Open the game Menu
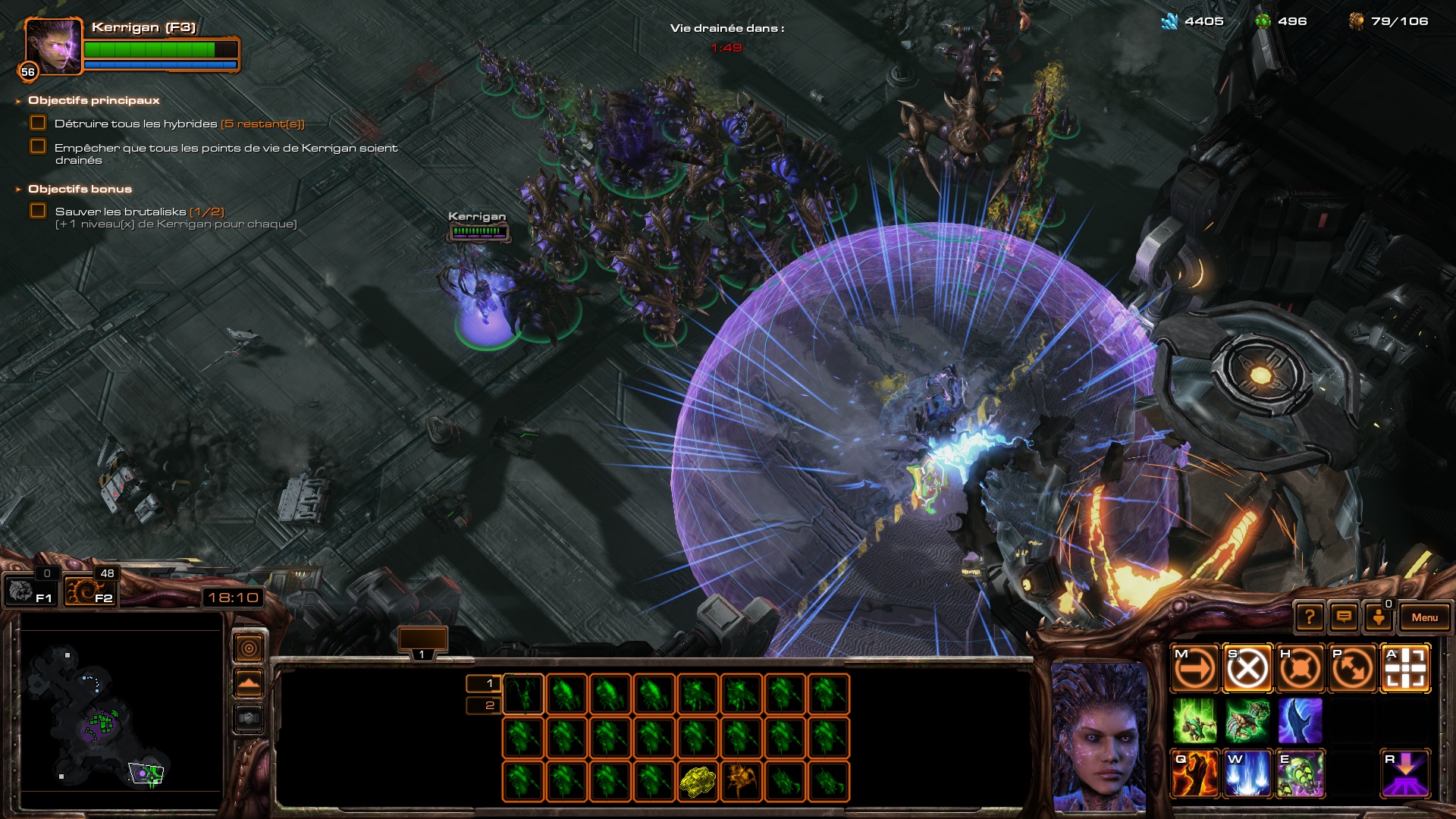1456x819 pixels. (1424, 617)
